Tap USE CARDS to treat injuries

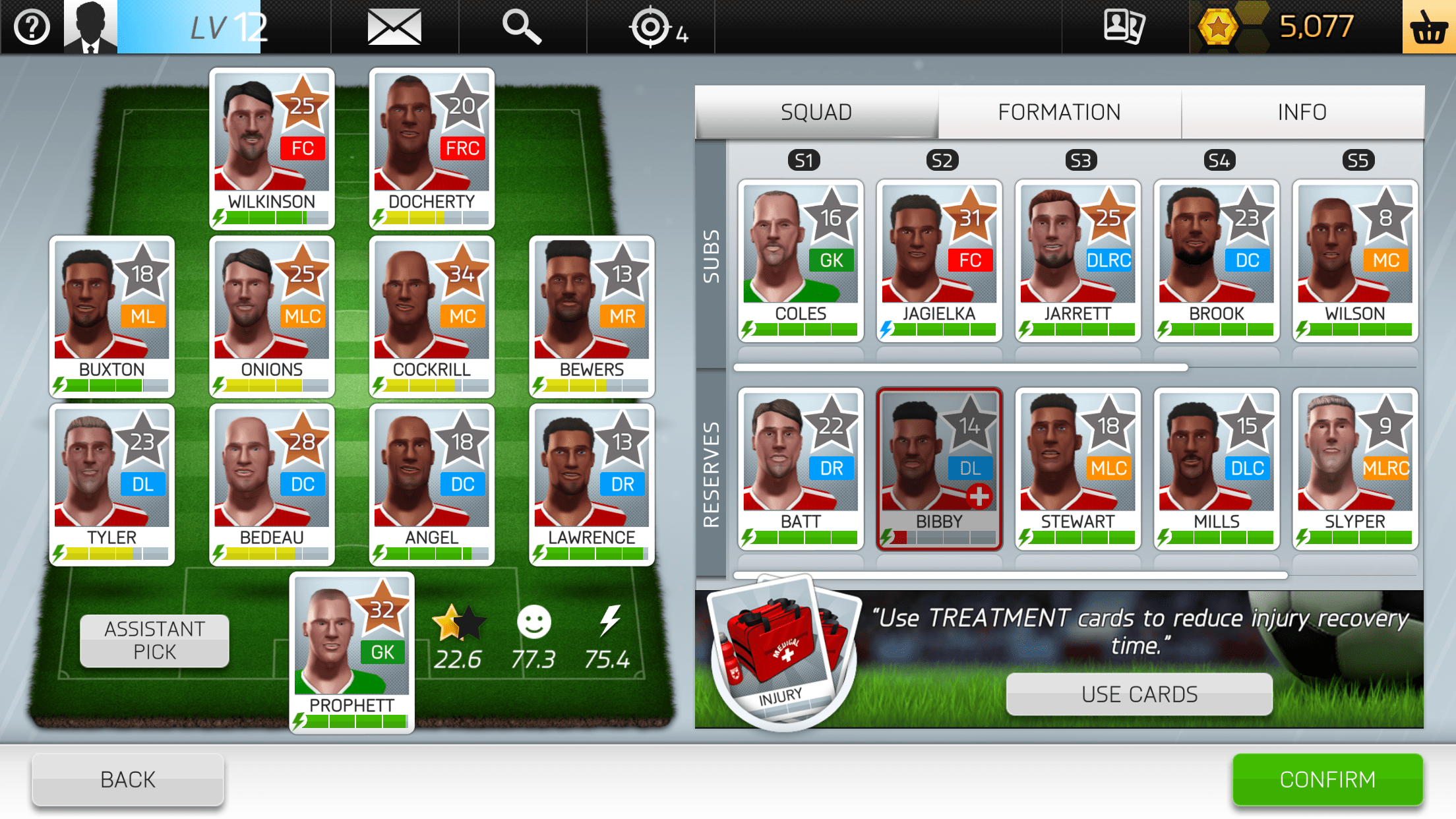click(1139, 693)
